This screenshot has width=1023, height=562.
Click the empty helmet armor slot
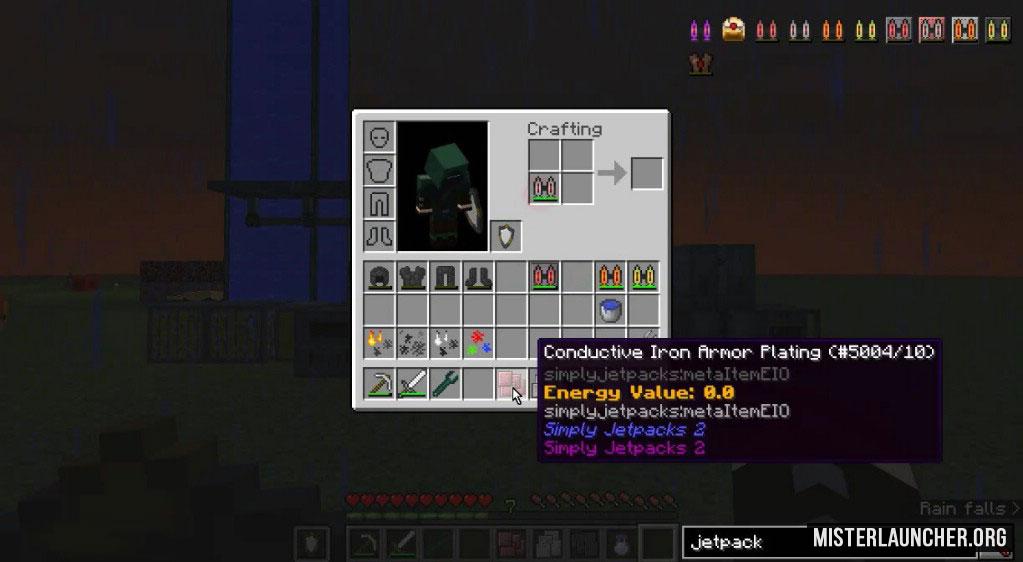(380, 137)
